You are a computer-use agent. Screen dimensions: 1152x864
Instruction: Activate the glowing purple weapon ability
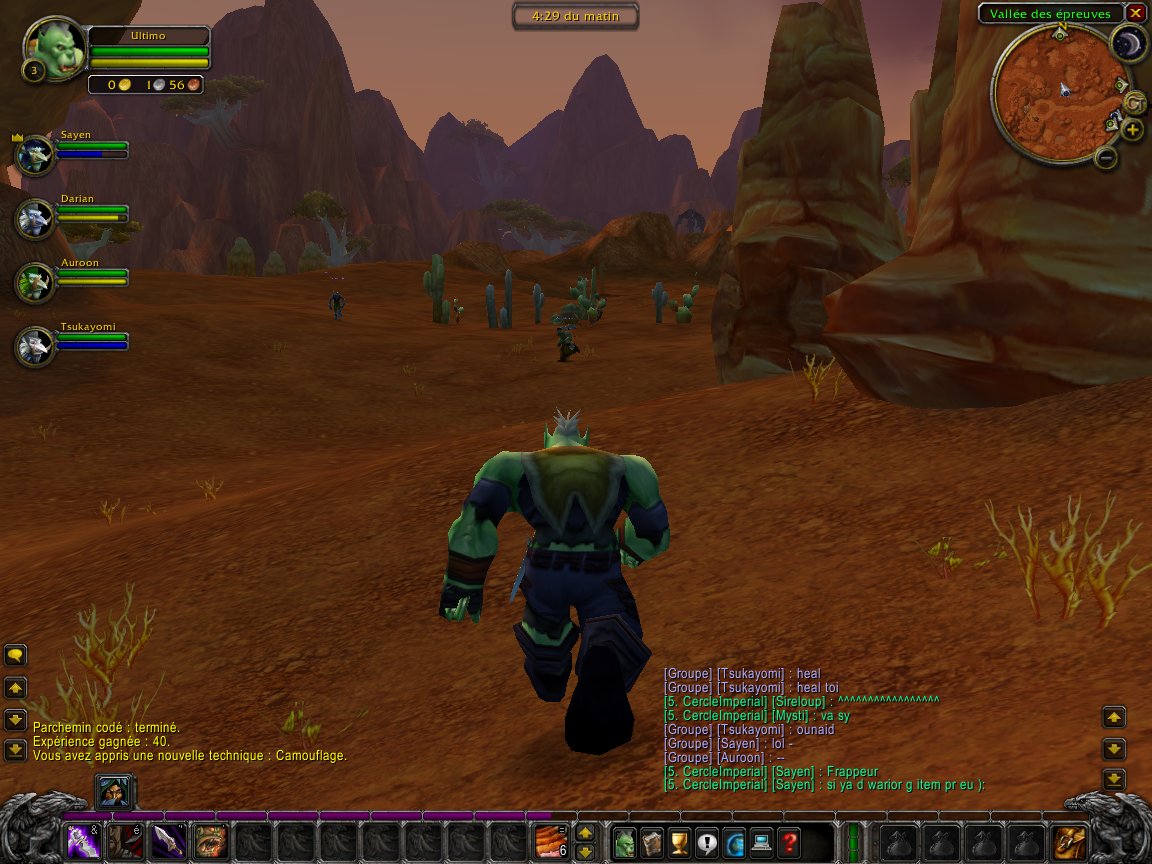pos(82,841)
